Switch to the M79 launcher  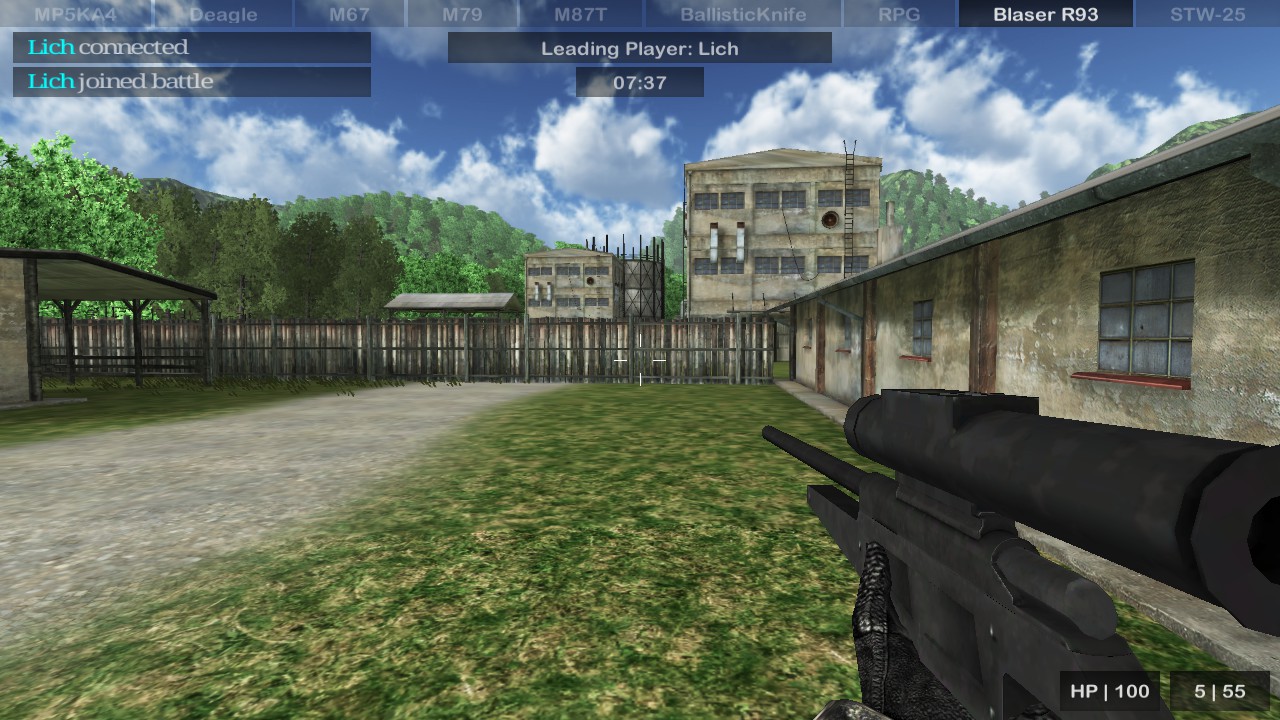coord(462,14)
